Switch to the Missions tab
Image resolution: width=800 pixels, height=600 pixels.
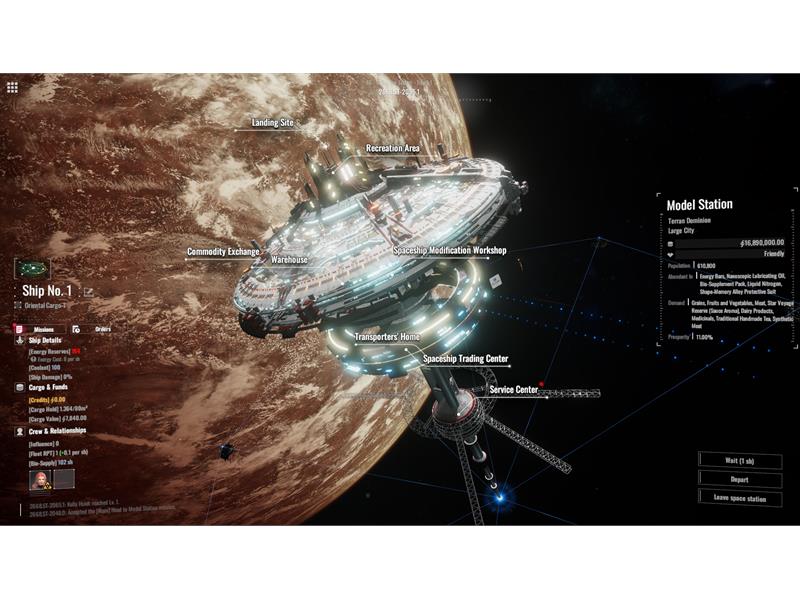(38, 328)
